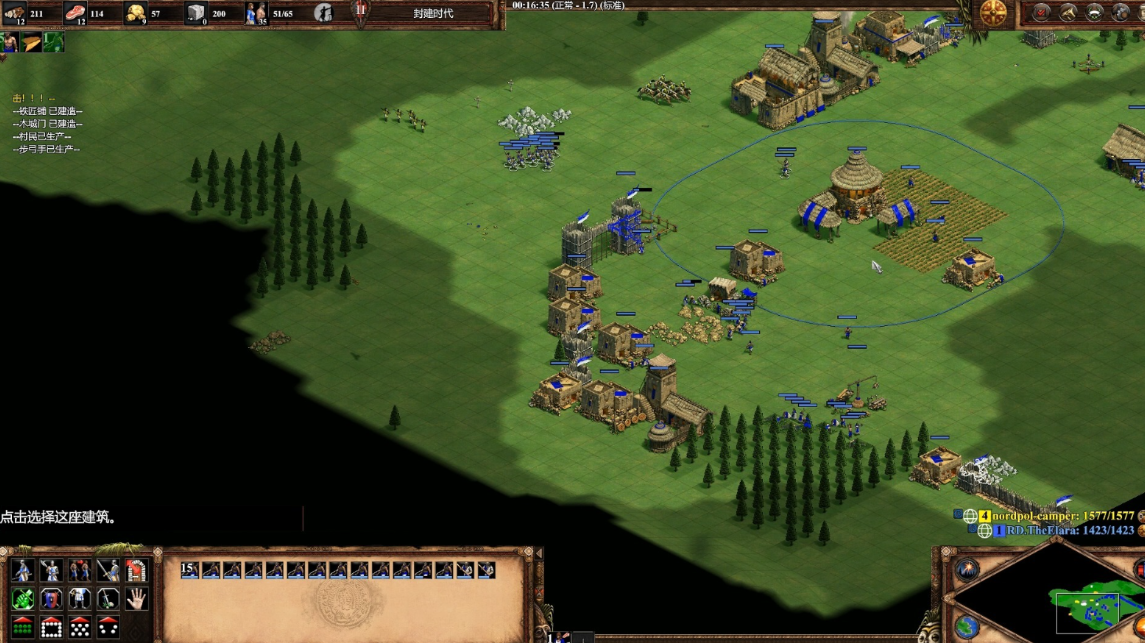Activate the garrison tower command
Screen dimensions: 1145x643
tap(136, 571)
